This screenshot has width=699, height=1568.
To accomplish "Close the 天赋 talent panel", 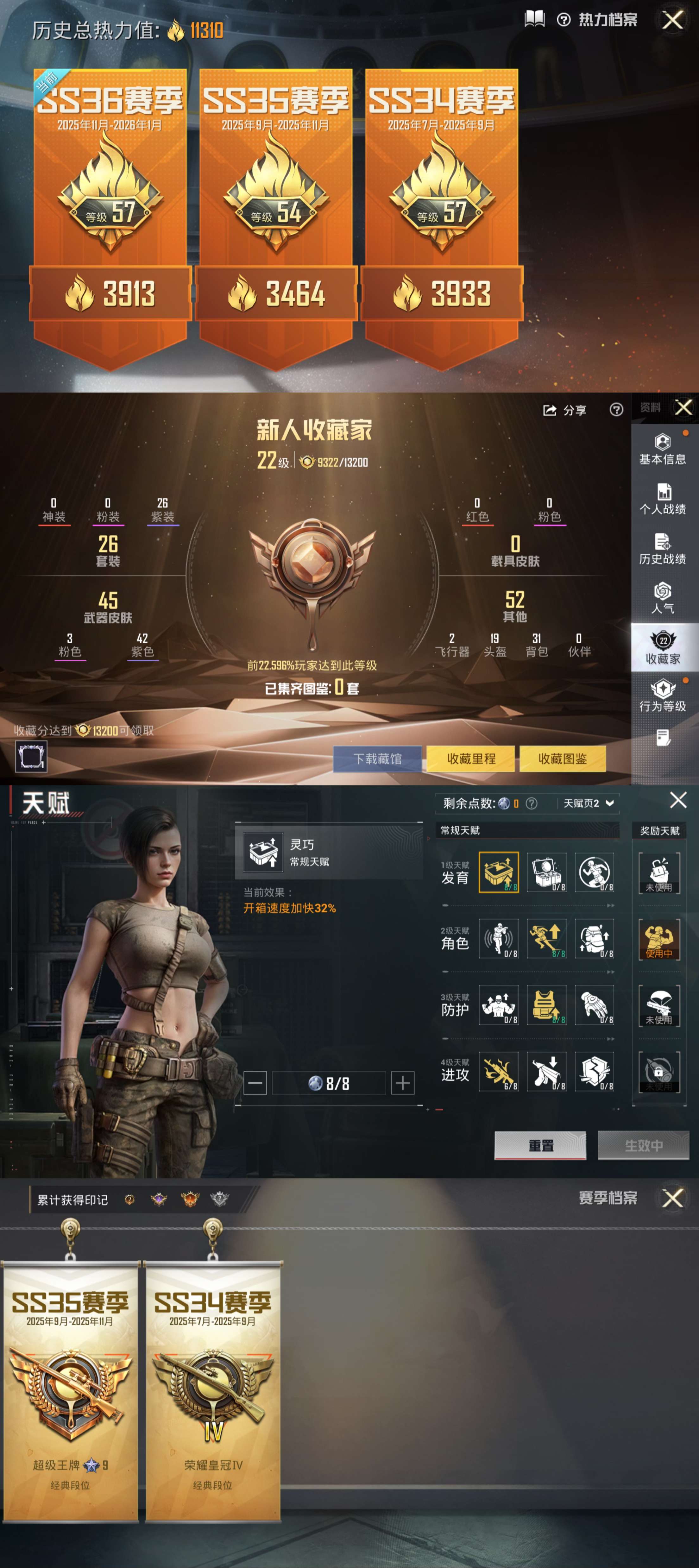I will [x=678, y=800].
